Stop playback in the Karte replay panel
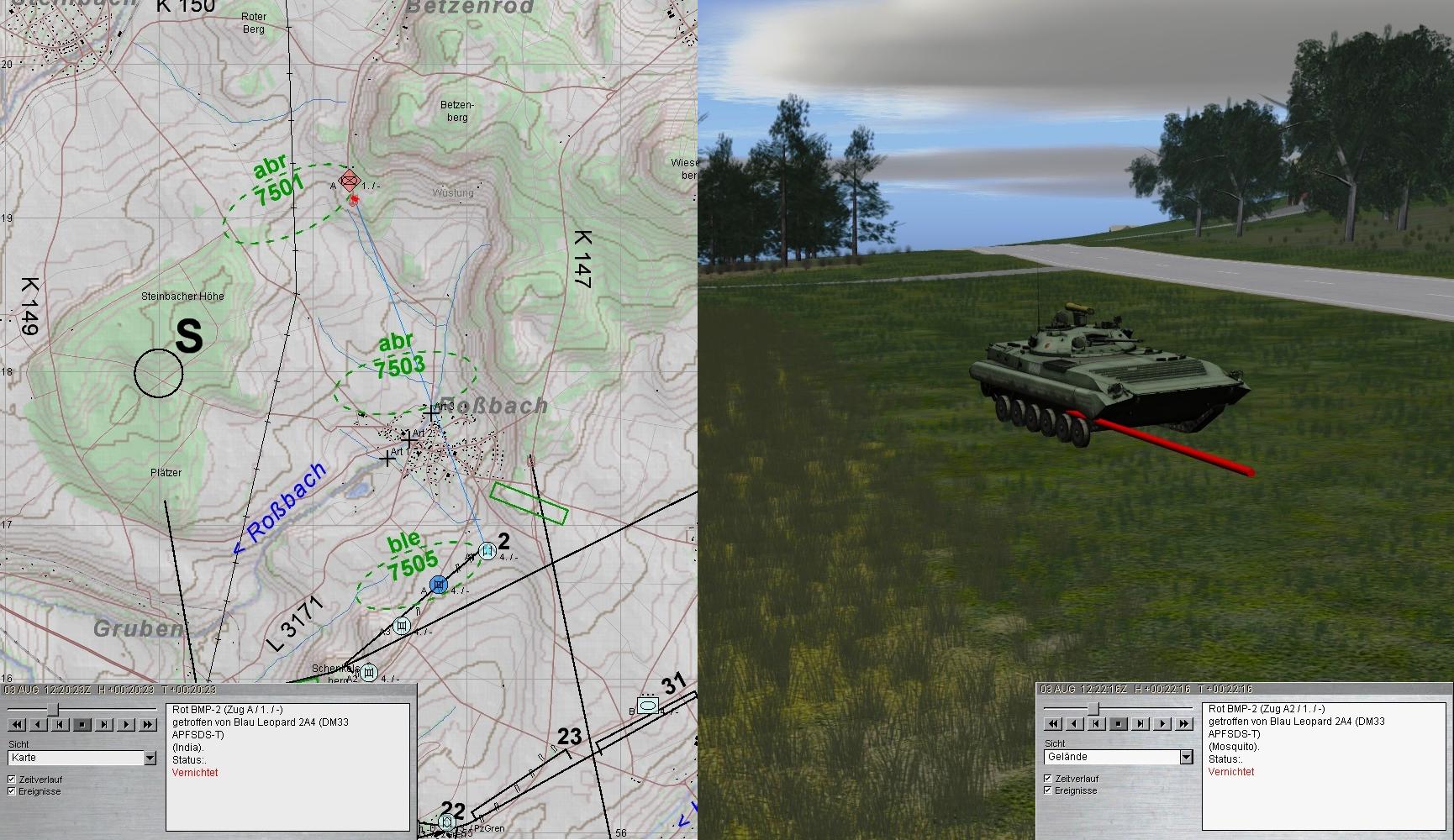The image size is (1454, 840). coord(82,724)
